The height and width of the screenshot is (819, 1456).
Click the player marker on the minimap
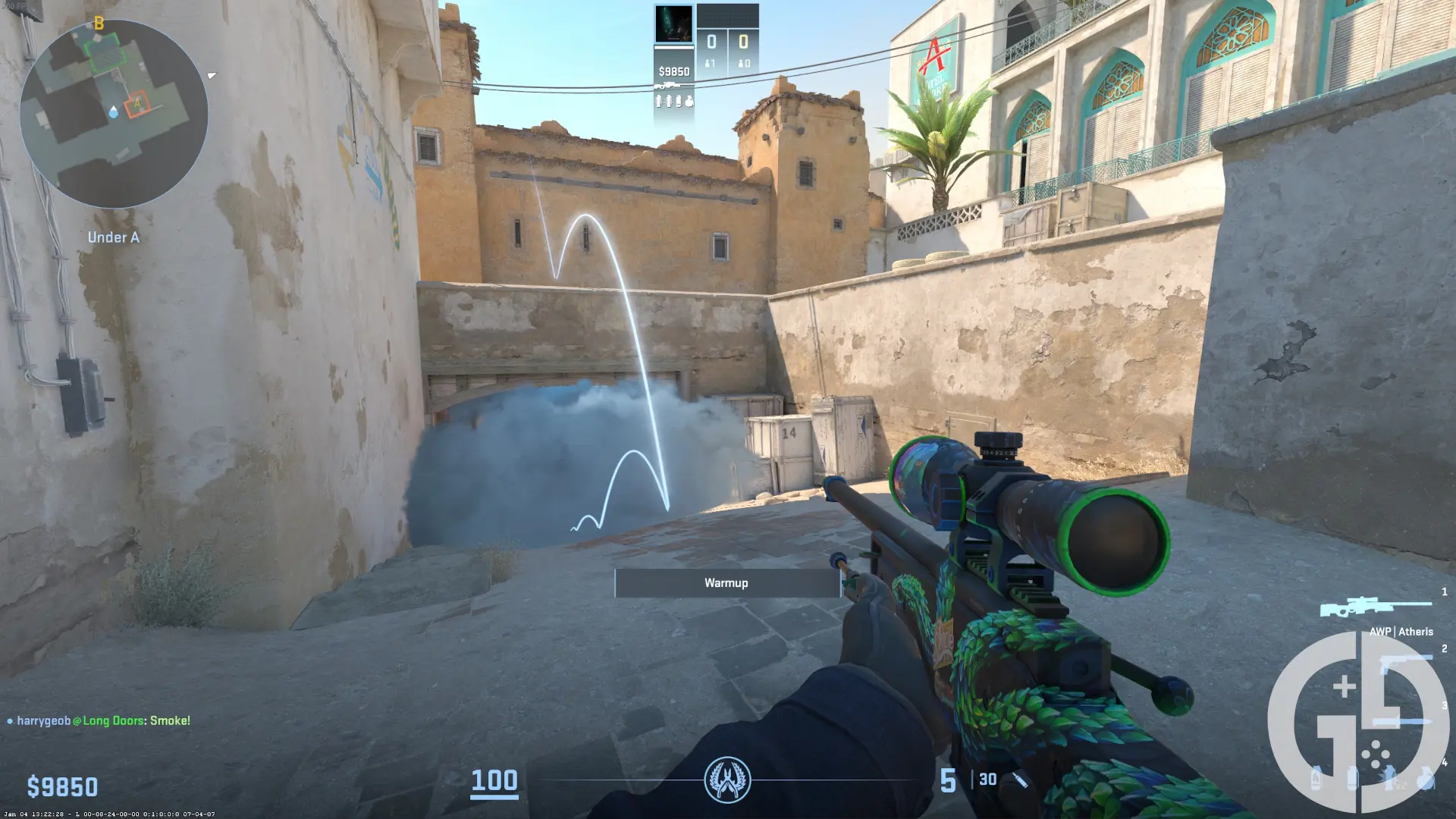tap(114, 112)
